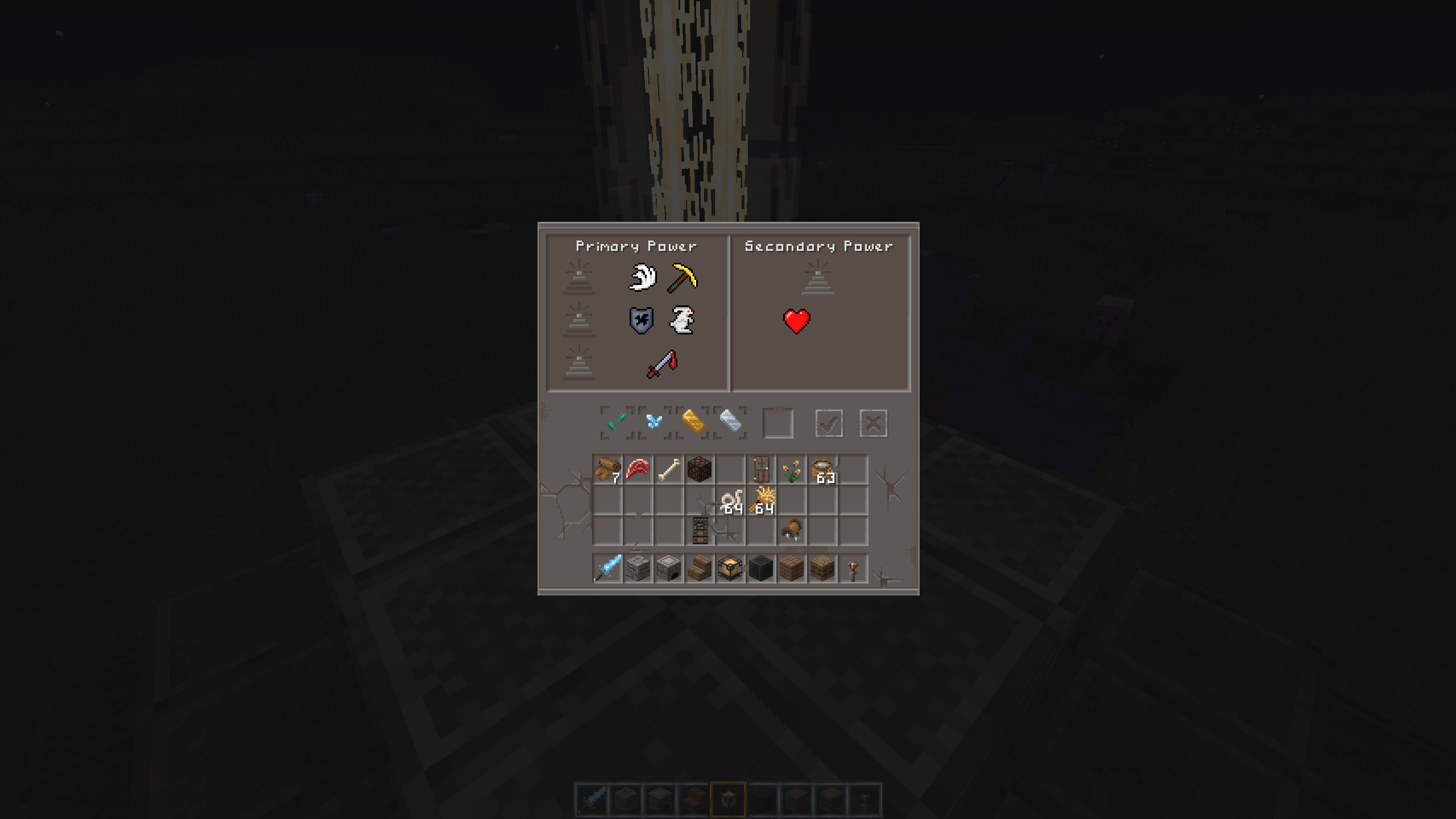
Task: Cancel with the X button
Action: [873, 424]
